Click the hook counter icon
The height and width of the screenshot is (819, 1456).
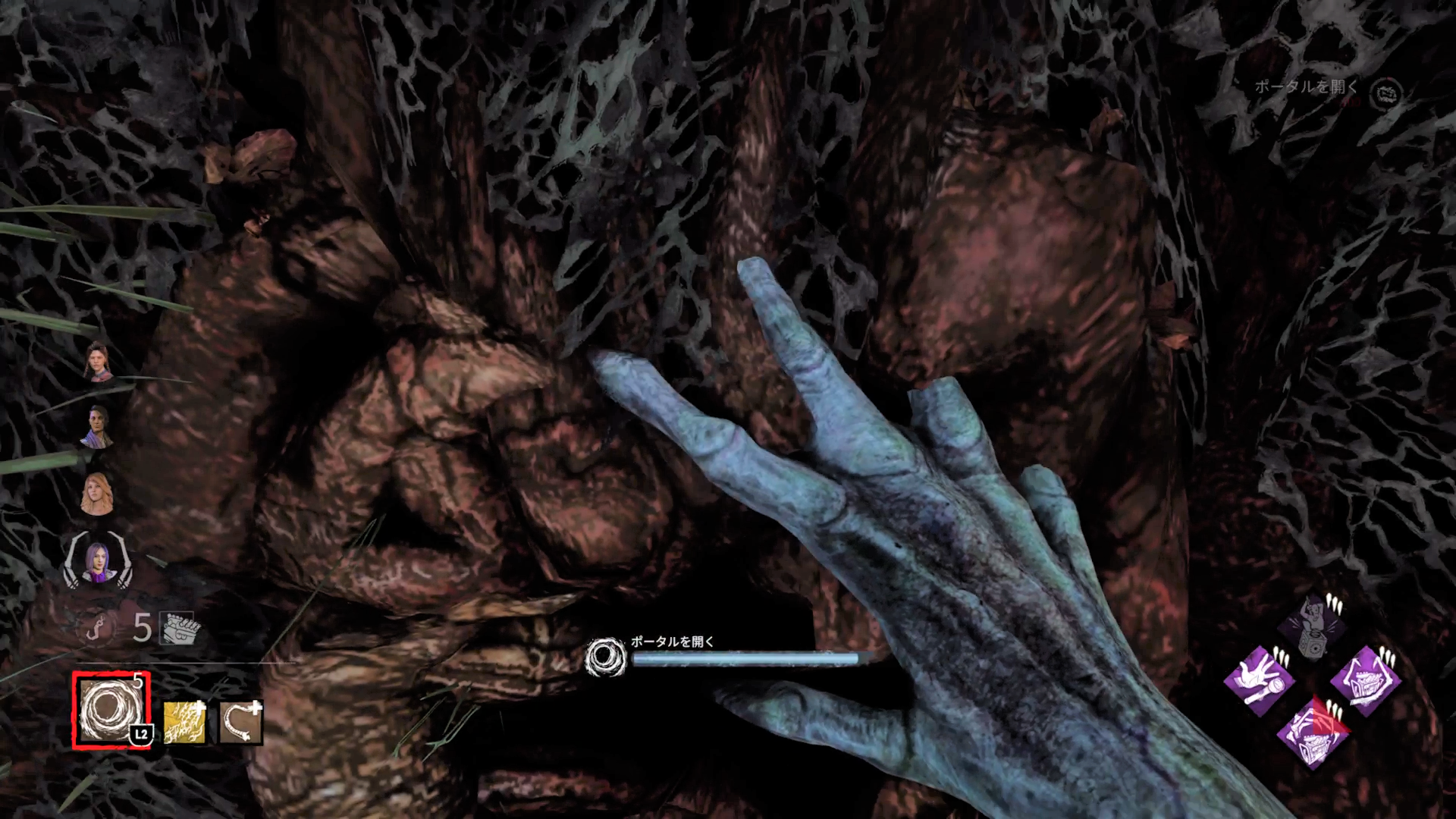[x=96, y=628]
